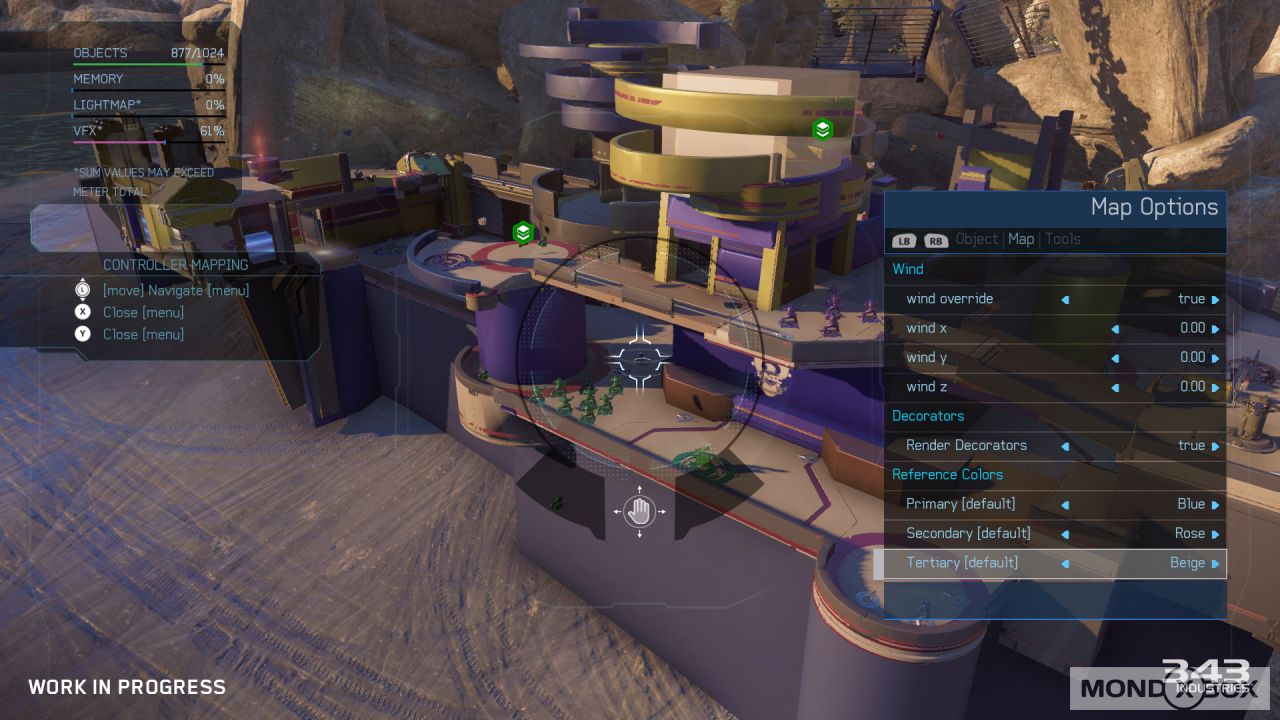Choose previous Secondary reference color
This screenshot has width=1280, height=720.
click(x=1065, y=534)
